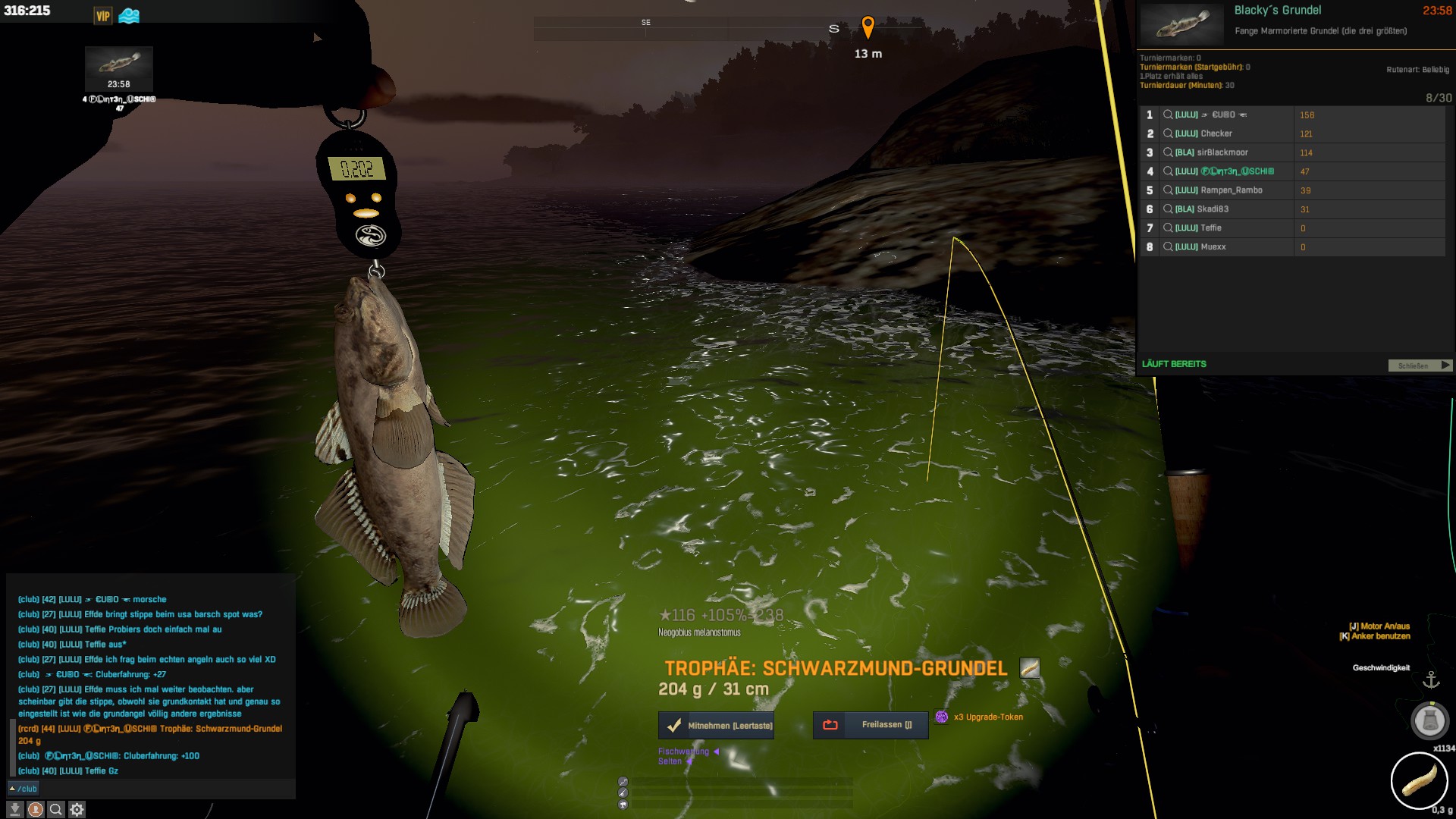Image resolution: width=1456 pixels, height=819 pixels.
Task: Release the fish with Freilassen button
Action: pyautogui.click(x=871, y=725)
